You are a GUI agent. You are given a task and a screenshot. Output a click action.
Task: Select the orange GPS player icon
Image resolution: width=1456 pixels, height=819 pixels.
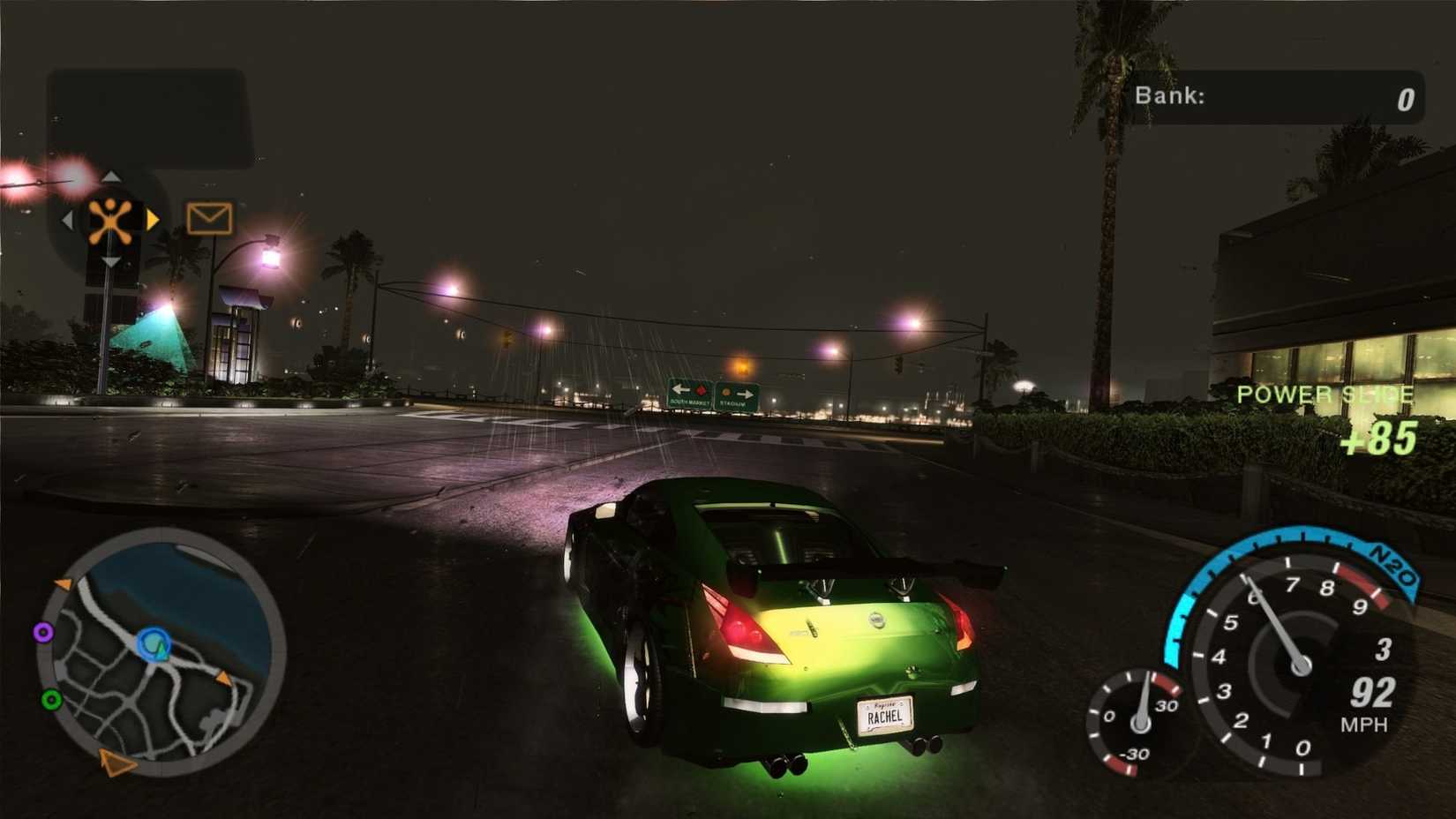click(110, 219)
